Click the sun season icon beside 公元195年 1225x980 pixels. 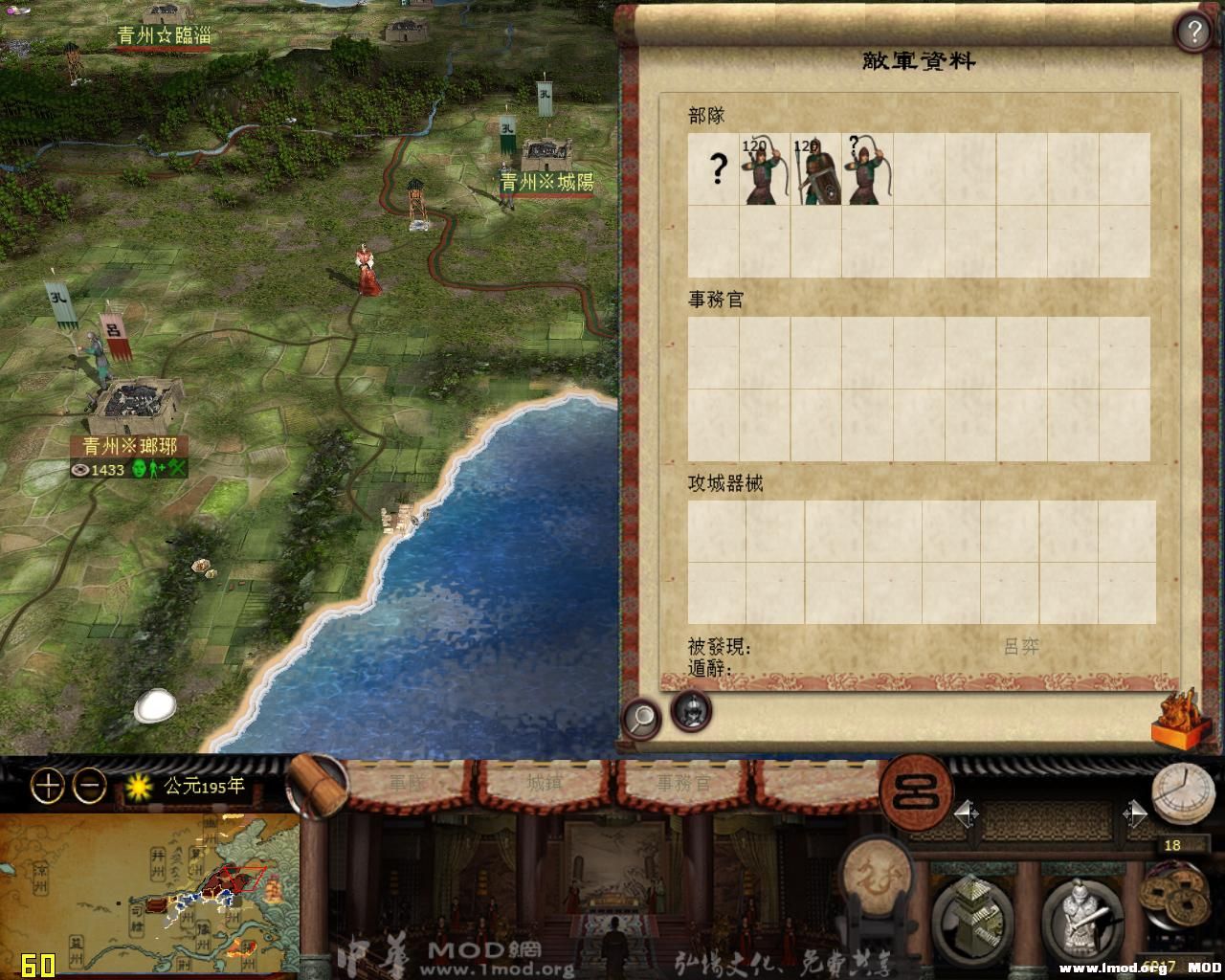tap(137, 787)
